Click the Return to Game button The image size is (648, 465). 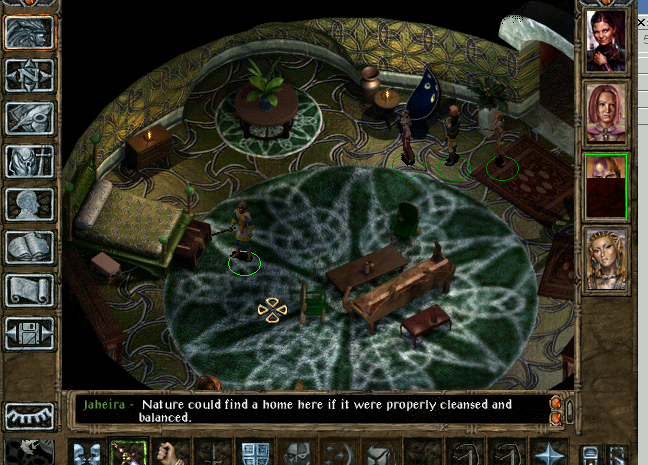(29, 32)
